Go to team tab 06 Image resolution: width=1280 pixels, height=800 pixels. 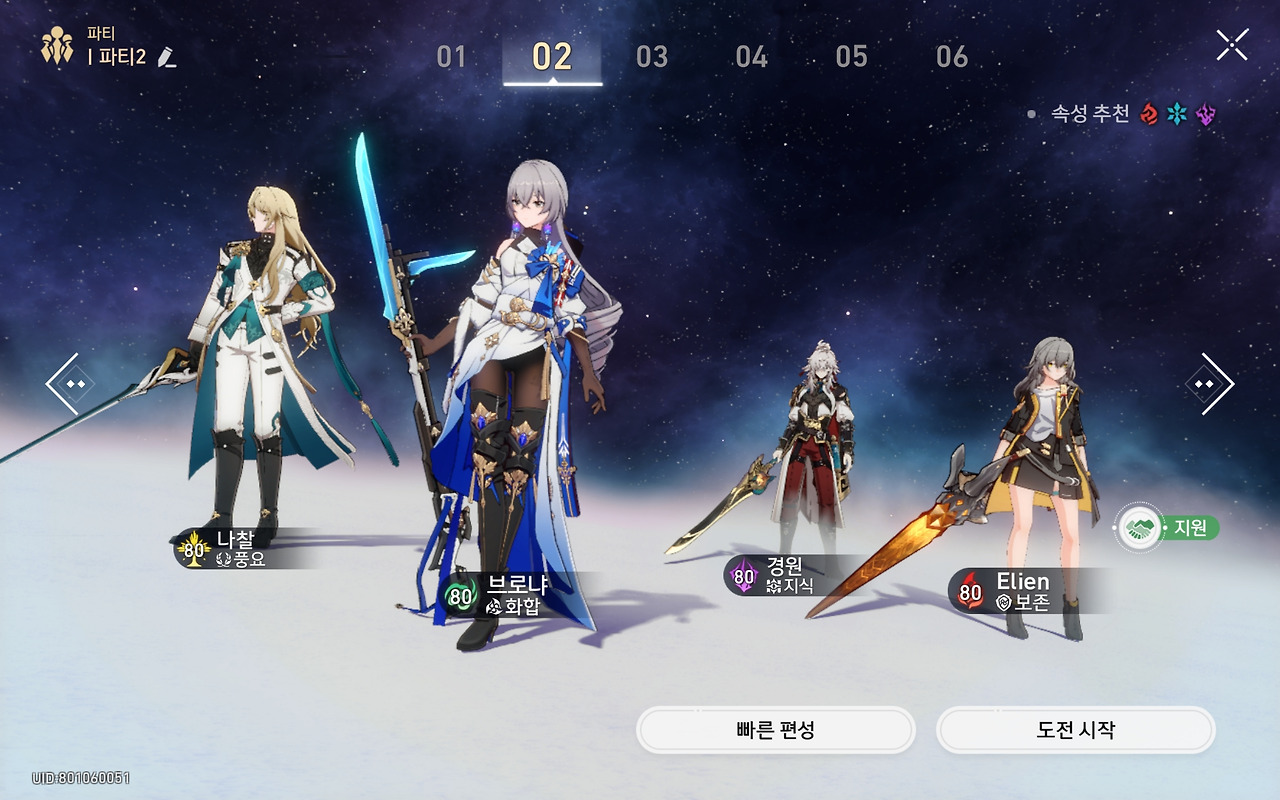[952, 57]
